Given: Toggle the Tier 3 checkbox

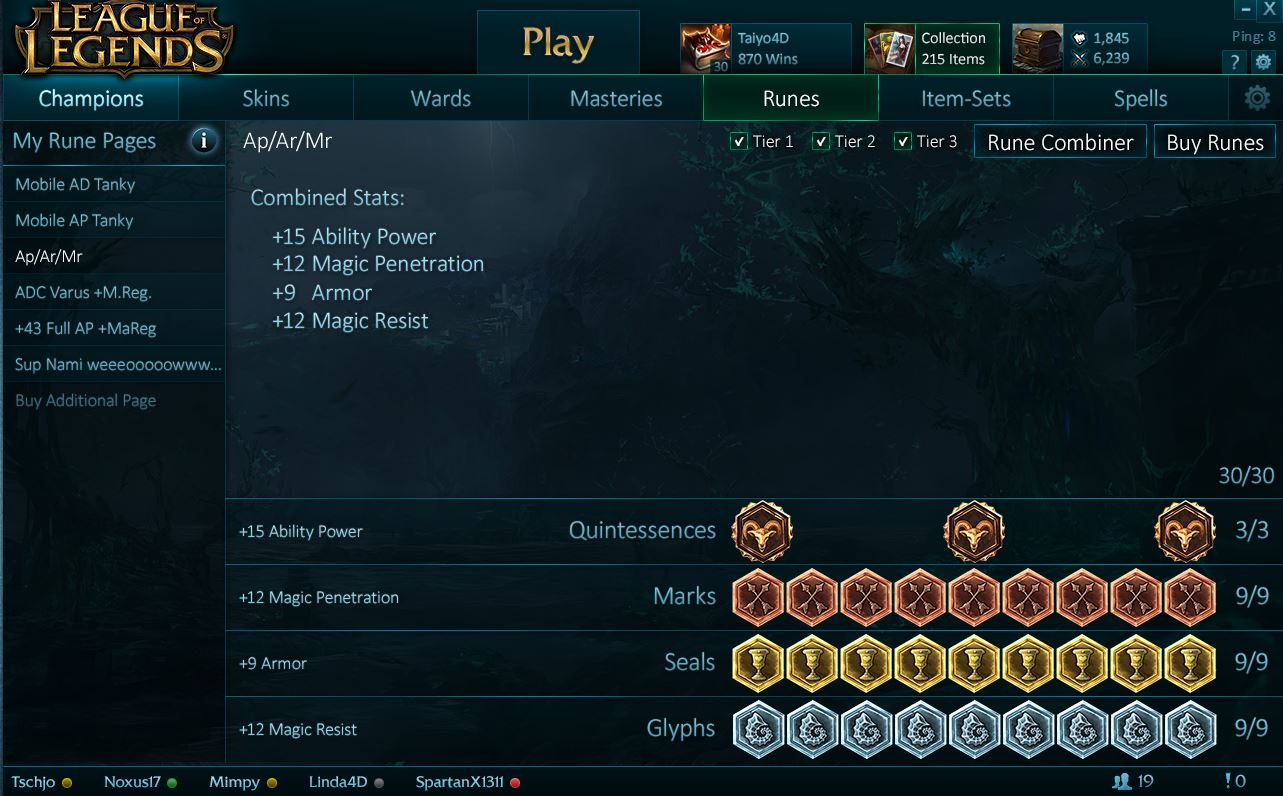Looking at the screenshot, I should coord(903,141).
